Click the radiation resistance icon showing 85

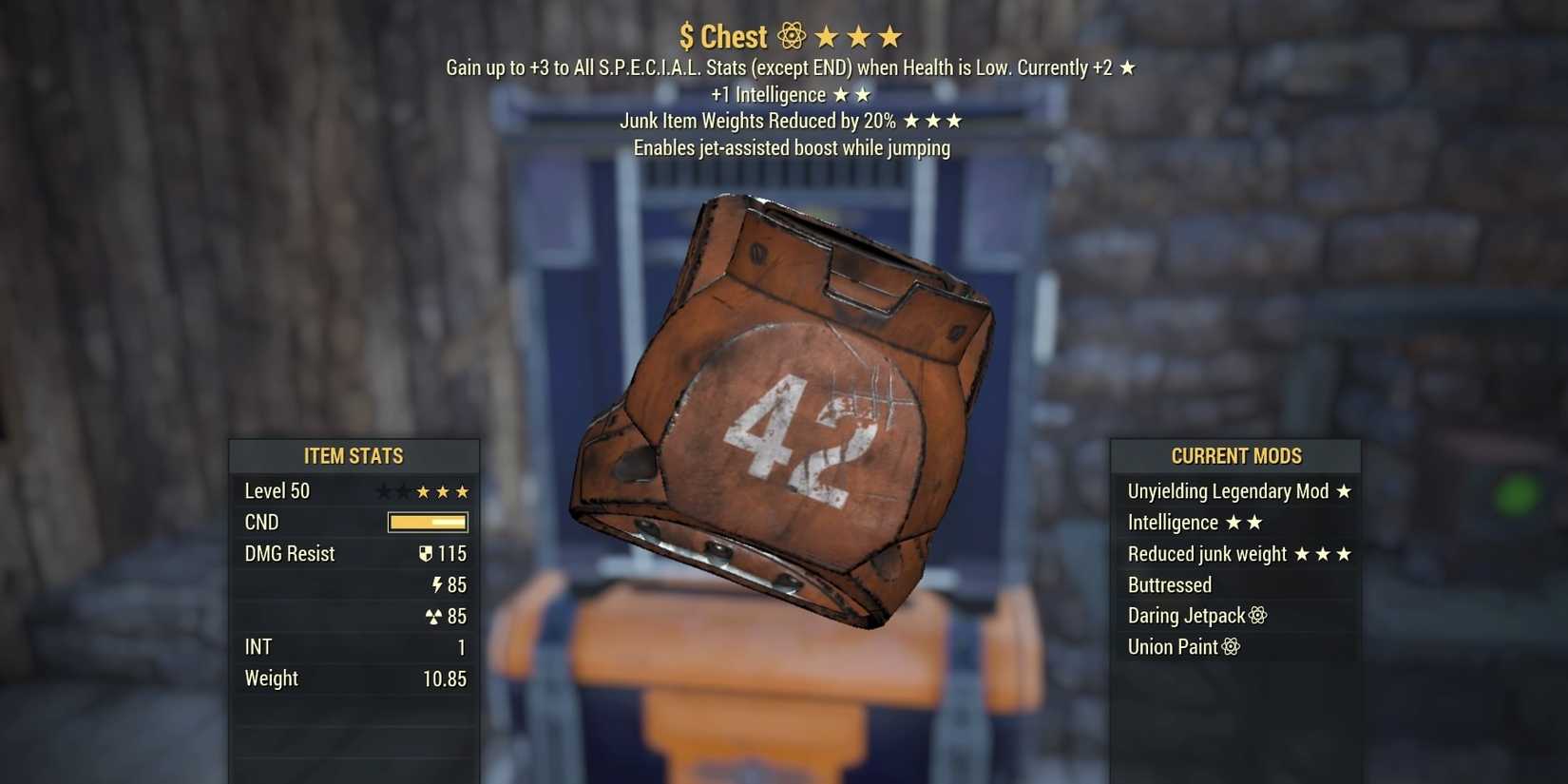[433, 616]
